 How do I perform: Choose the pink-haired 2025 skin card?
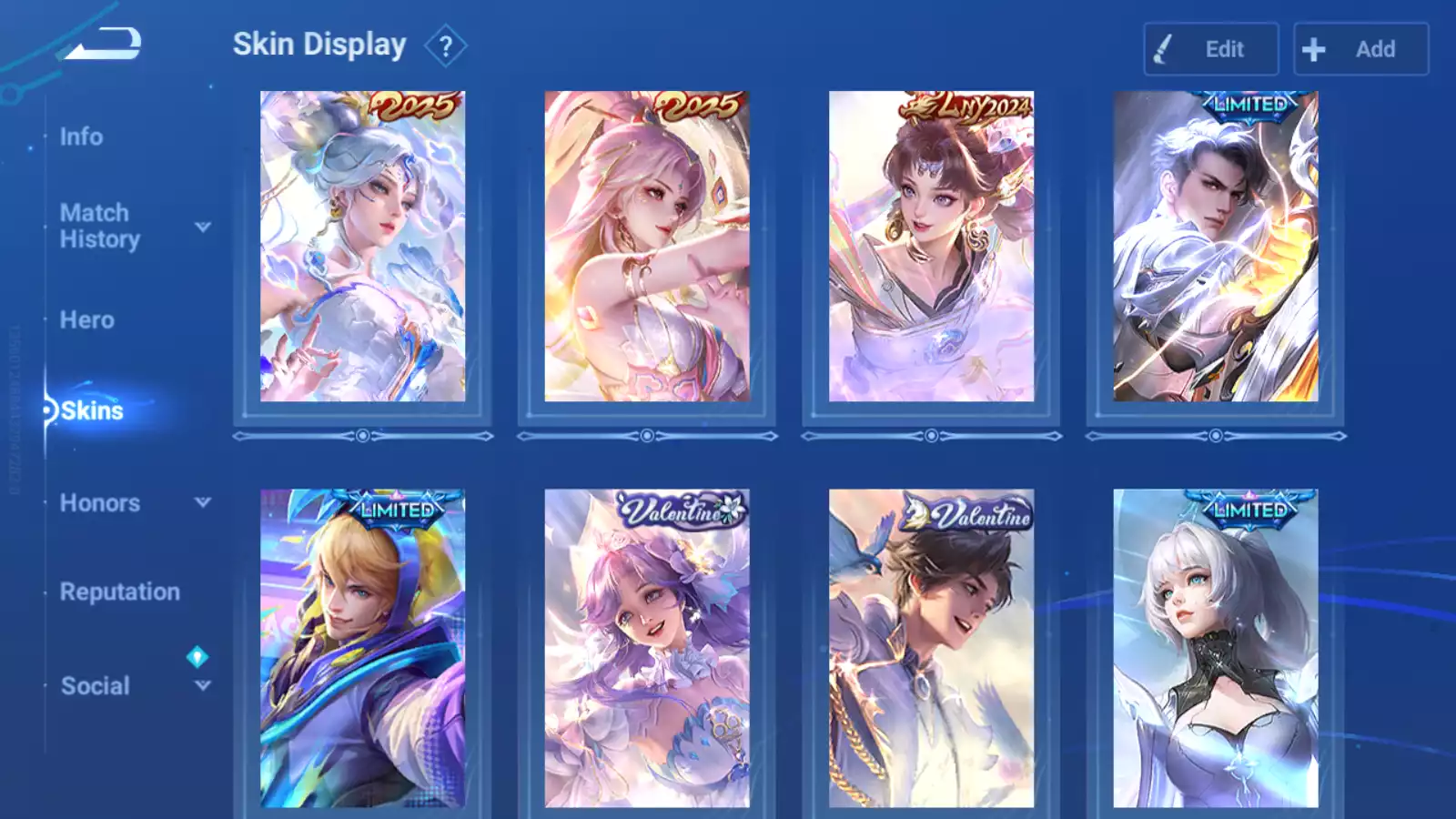[x=647, y=247]
